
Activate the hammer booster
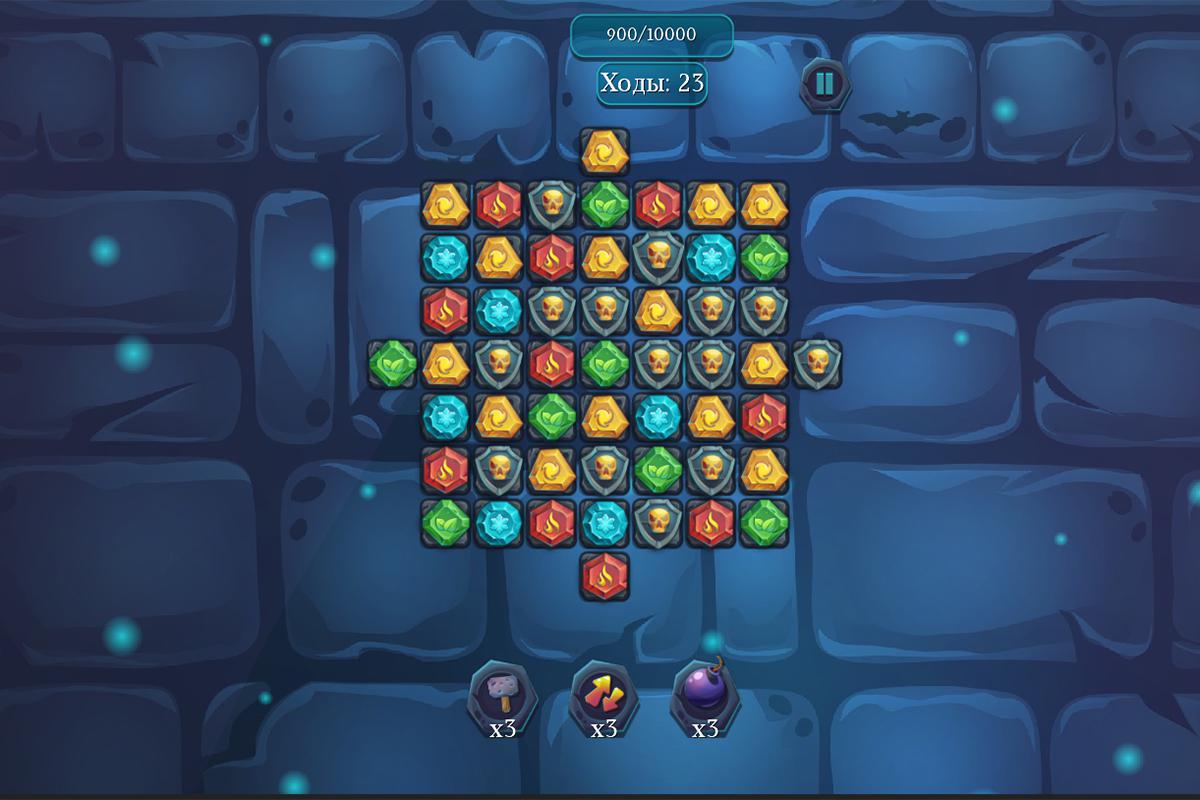502,692
